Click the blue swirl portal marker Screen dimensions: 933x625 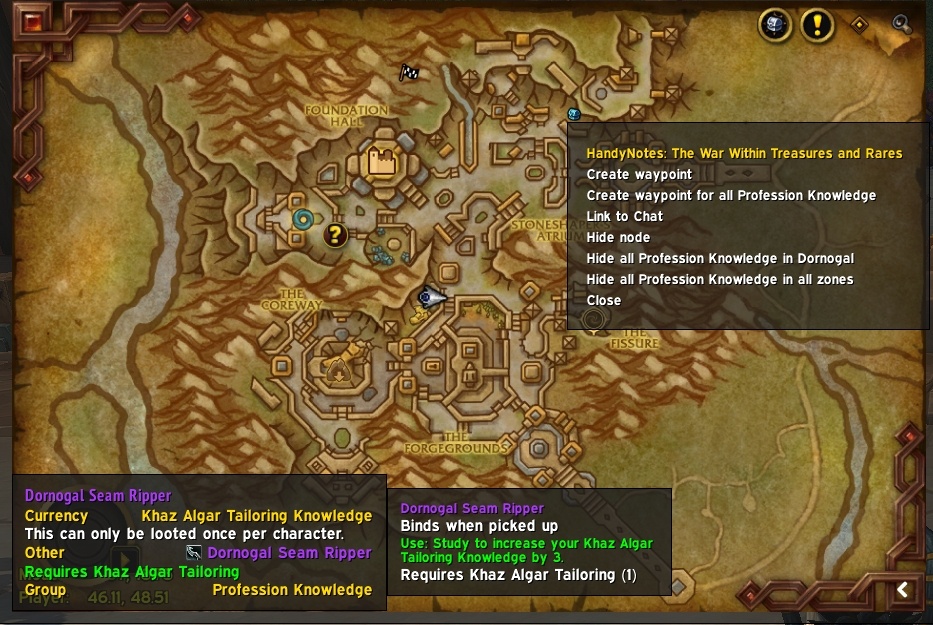tap(302, 218)
